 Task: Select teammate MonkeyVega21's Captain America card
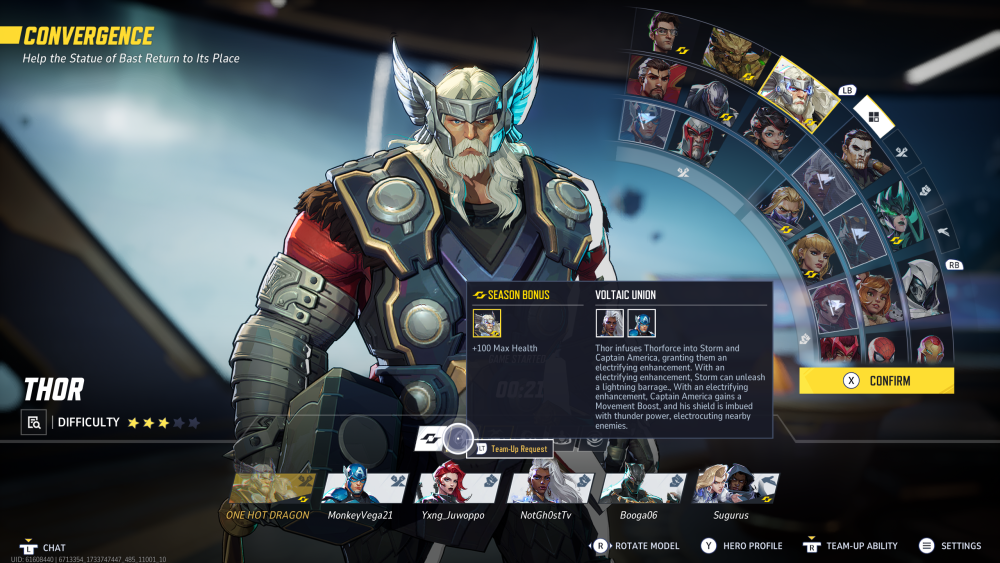(360, 489)
